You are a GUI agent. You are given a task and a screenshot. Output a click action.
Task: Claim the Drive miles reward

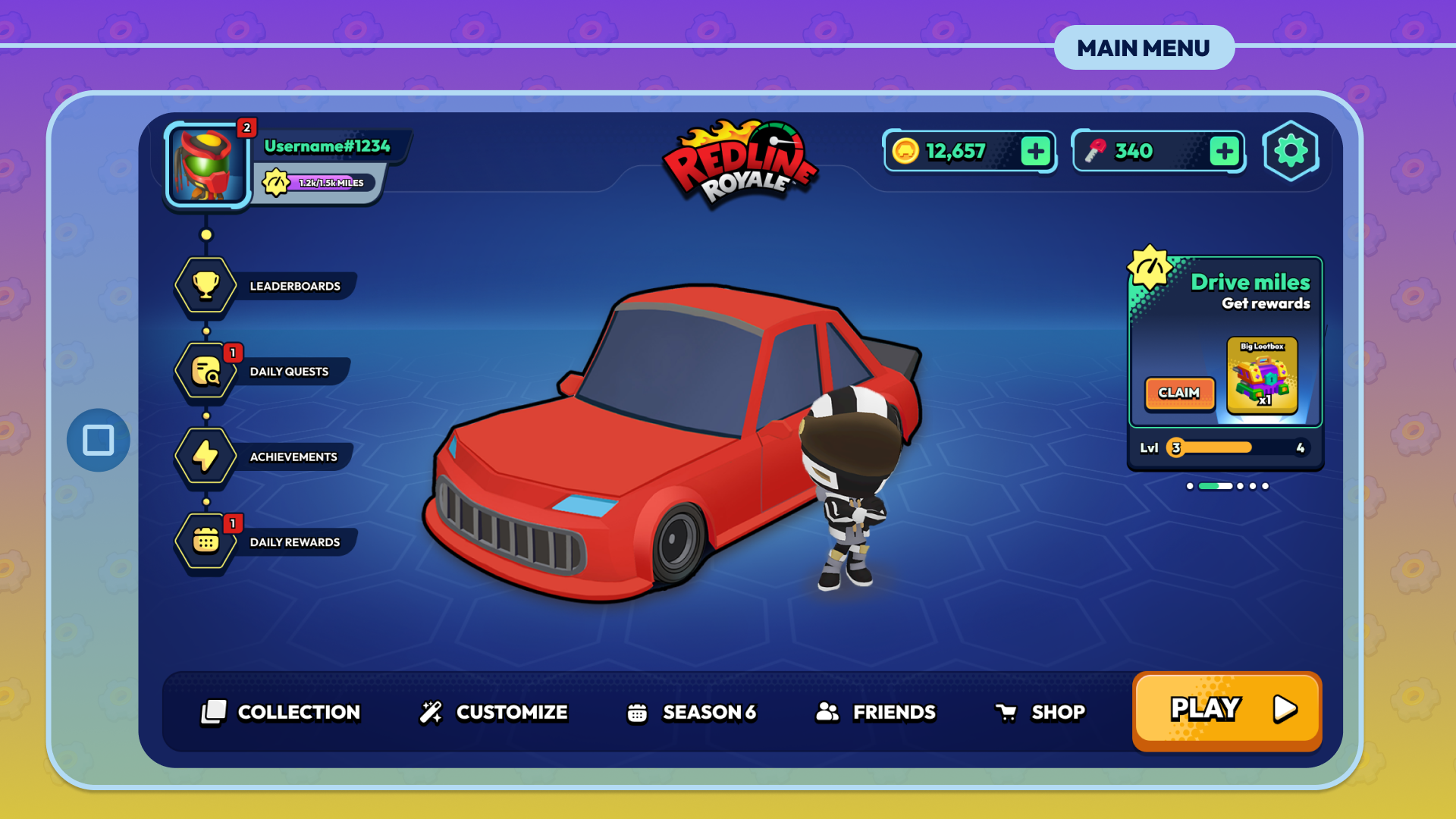[x=1179, y=393]
